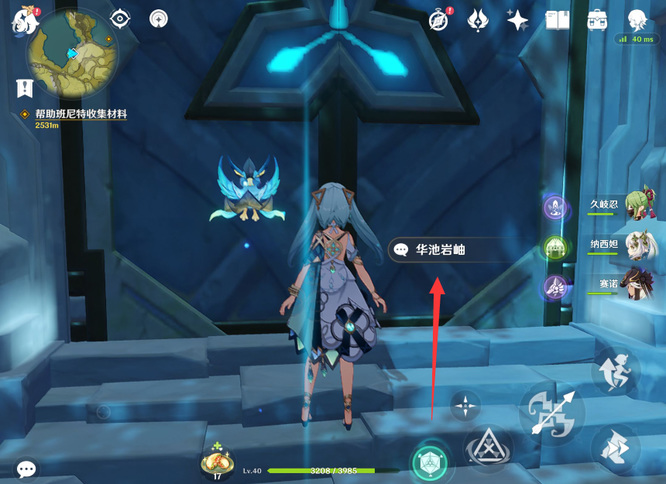This screenshot has width=666, height=484.
Task: Trigger the triangle elemental burst button
Action: (490, 448)
